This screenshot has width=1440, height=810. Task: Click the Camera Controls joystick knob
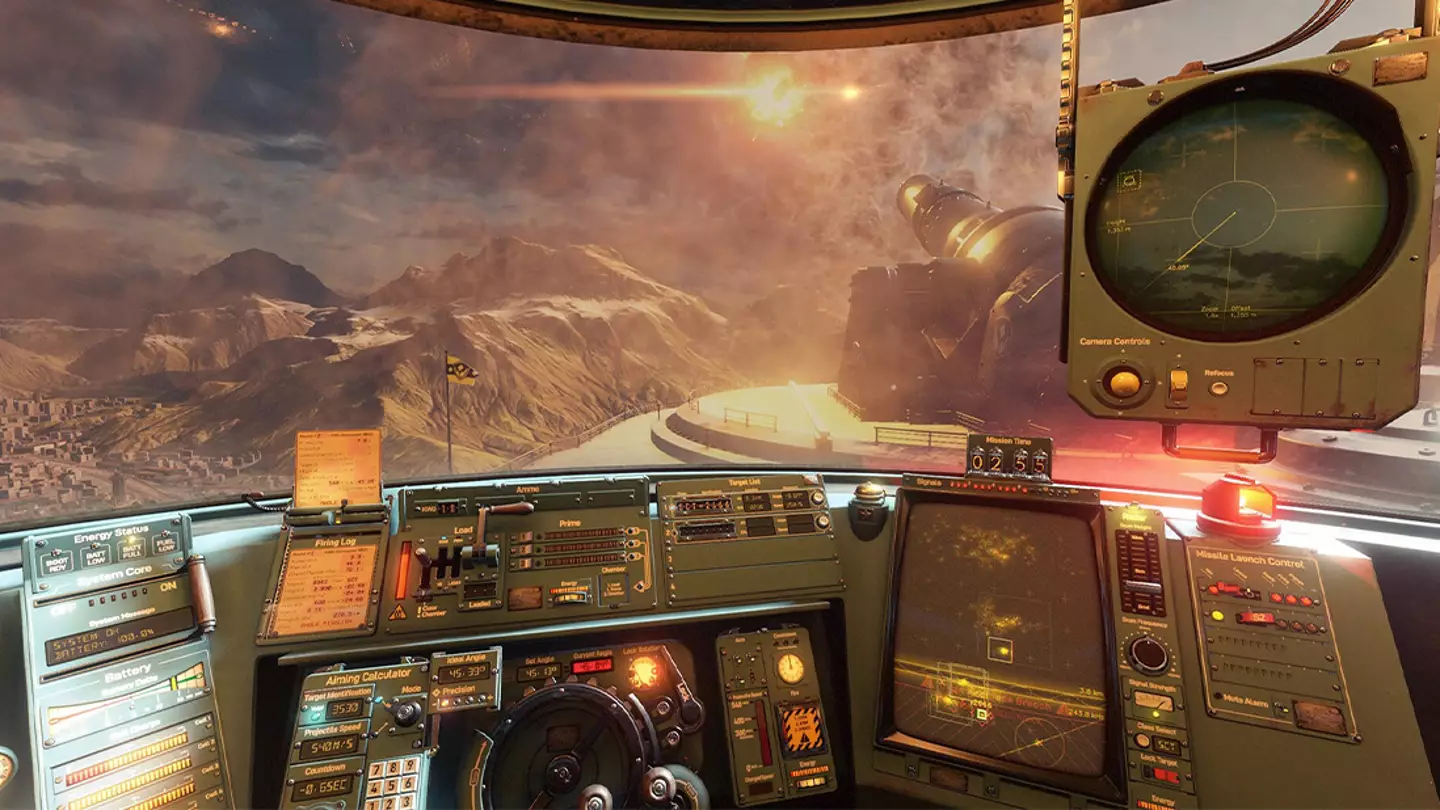[x=1124, y=382]
